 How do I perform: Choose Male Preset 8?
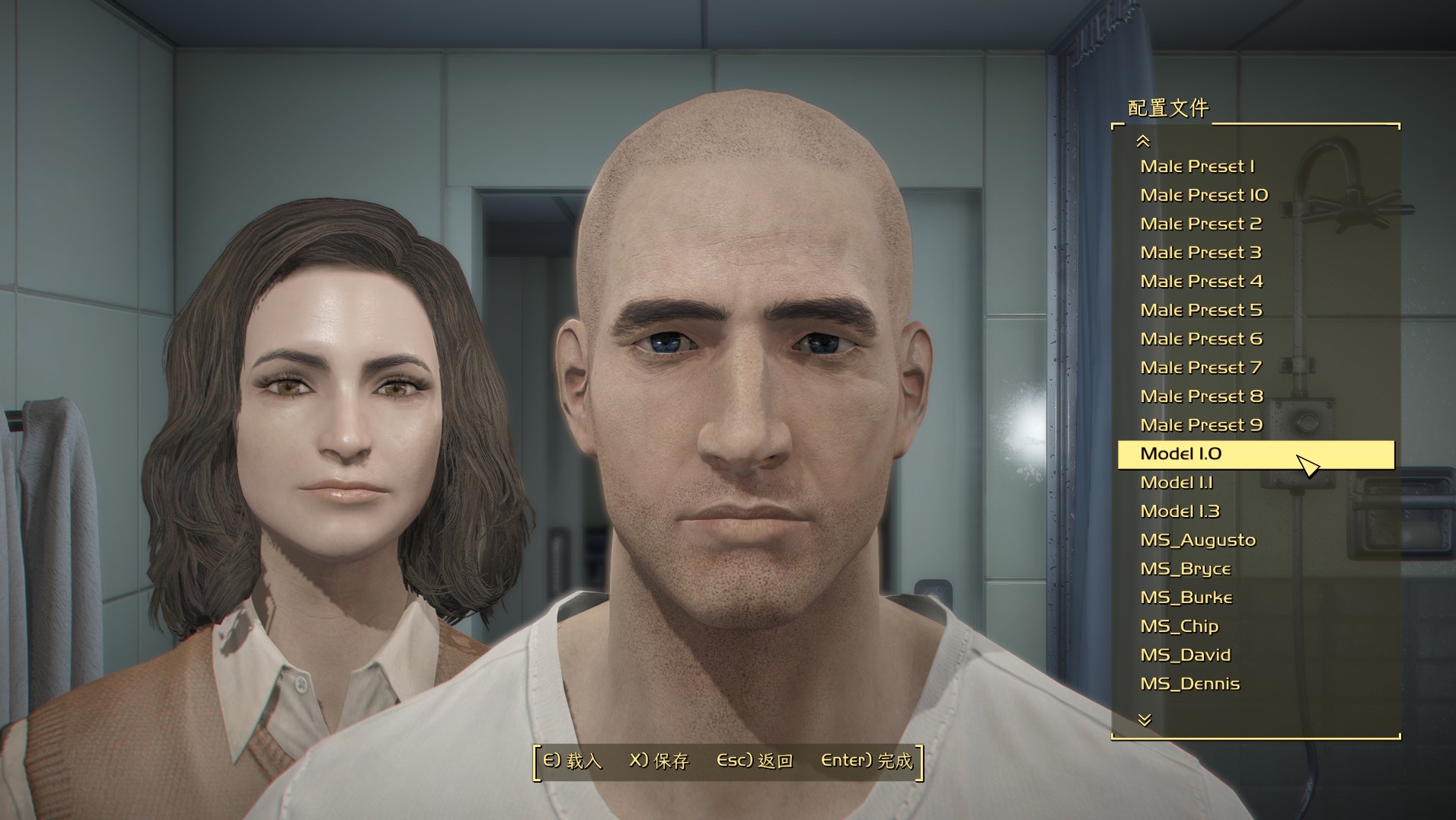click(x=1201, y=396)
